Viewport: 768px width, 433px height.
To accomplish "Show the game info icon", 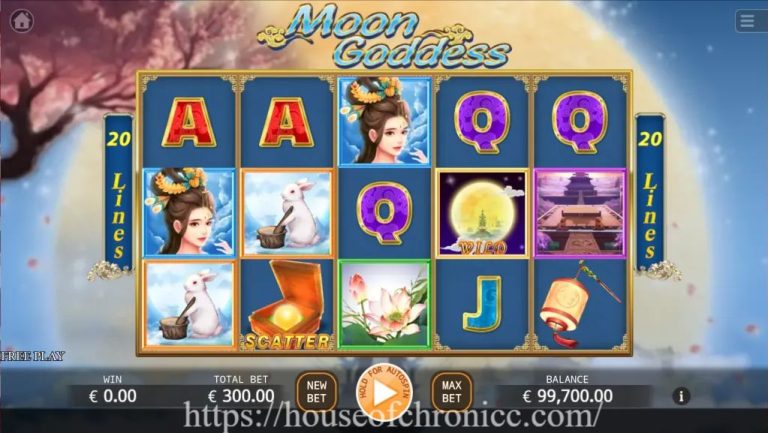I will click(682, 396).
